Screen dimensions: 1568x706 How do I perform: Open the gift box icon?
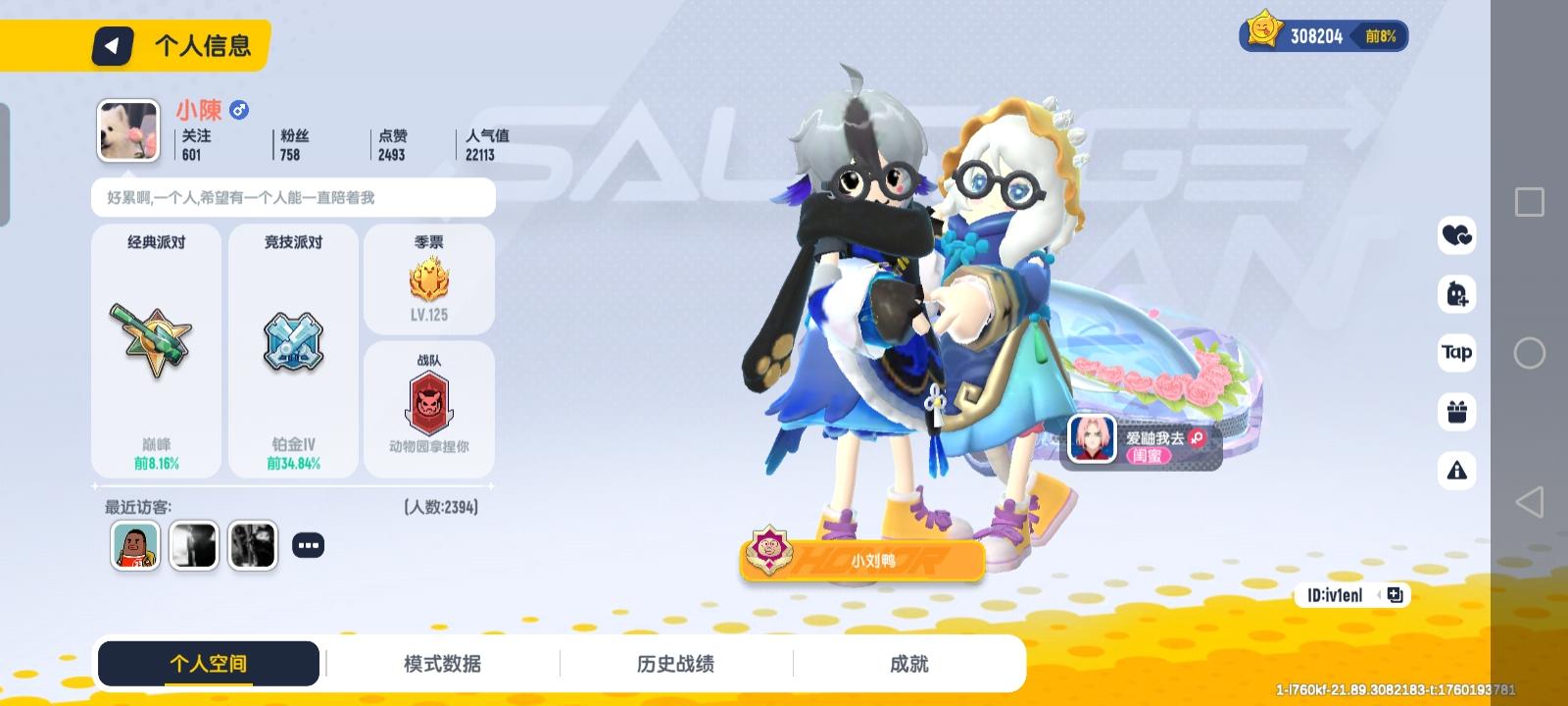coord(1457,412)
